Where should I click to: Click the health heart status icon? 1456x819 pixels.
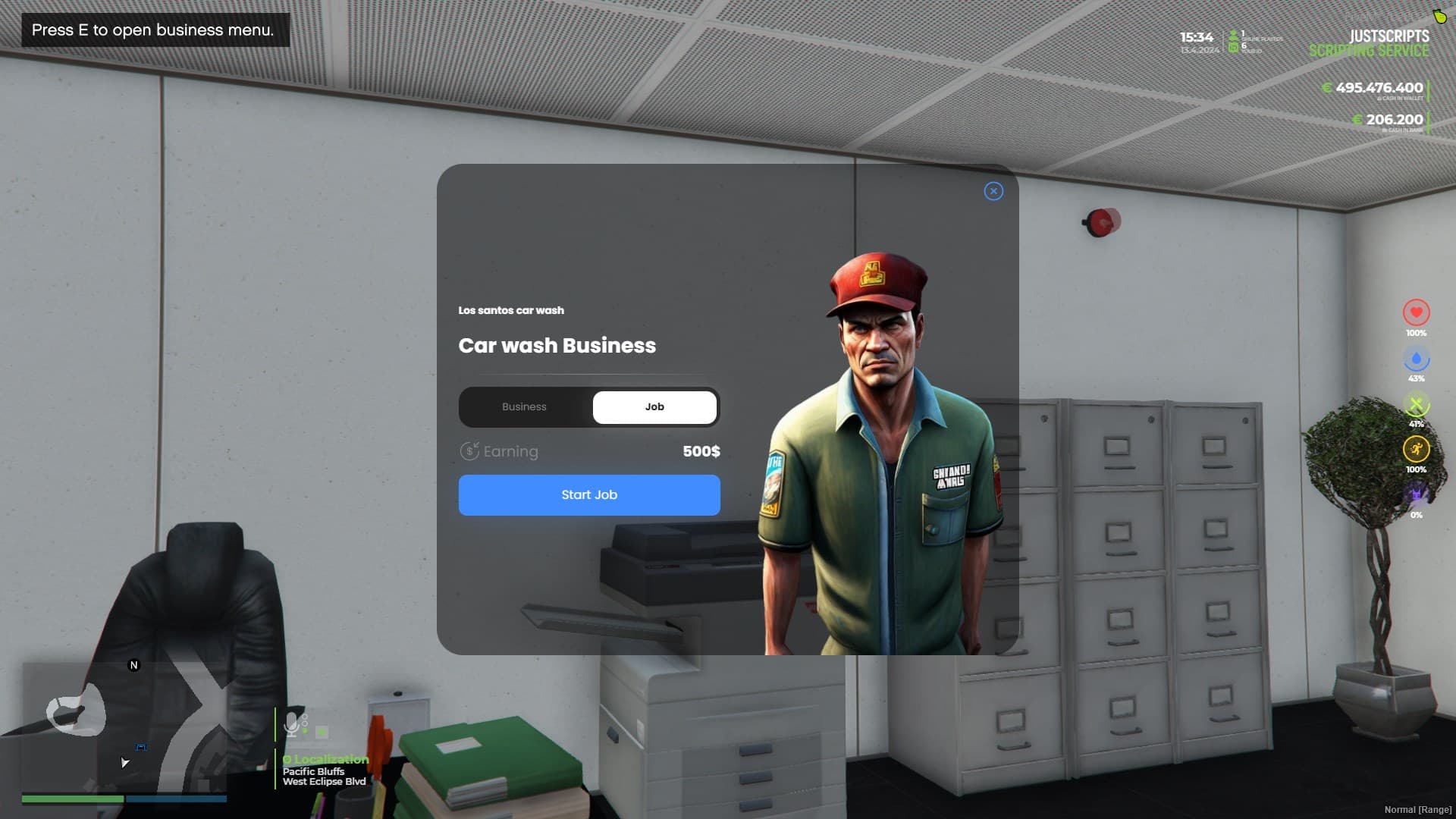pyautogui.click(x=1417, y=312)
